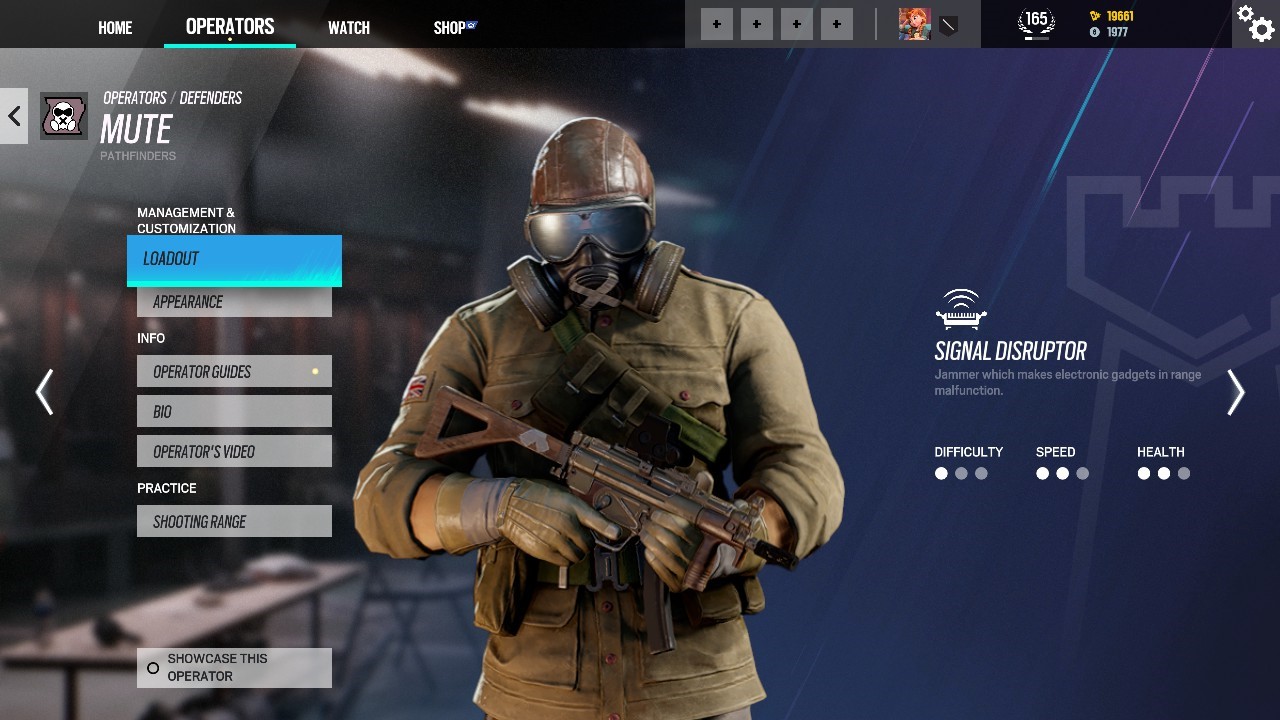Browse to previous operator with left arrow
Screen dimensions: 1280x720
pyautogui.click(x=45, y=392)
